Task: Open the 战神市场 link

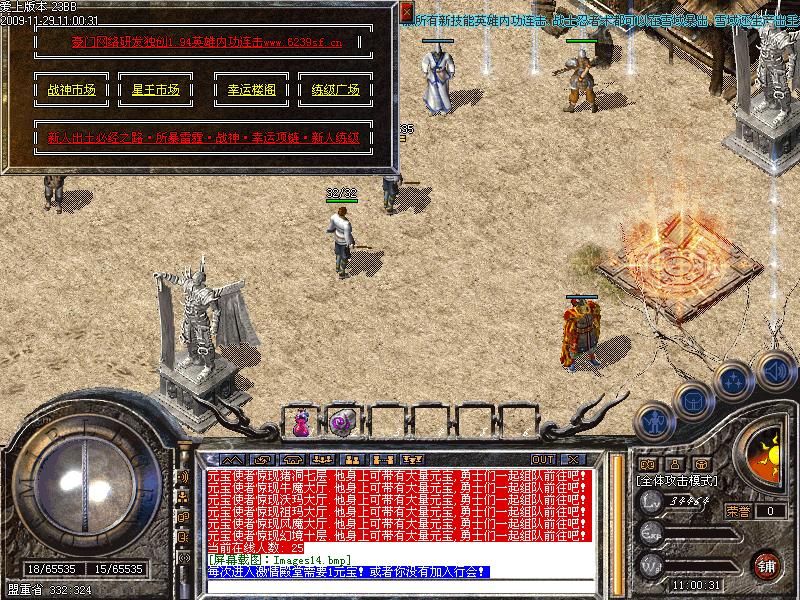Action: pyautogui.click(x=71, y=90)
